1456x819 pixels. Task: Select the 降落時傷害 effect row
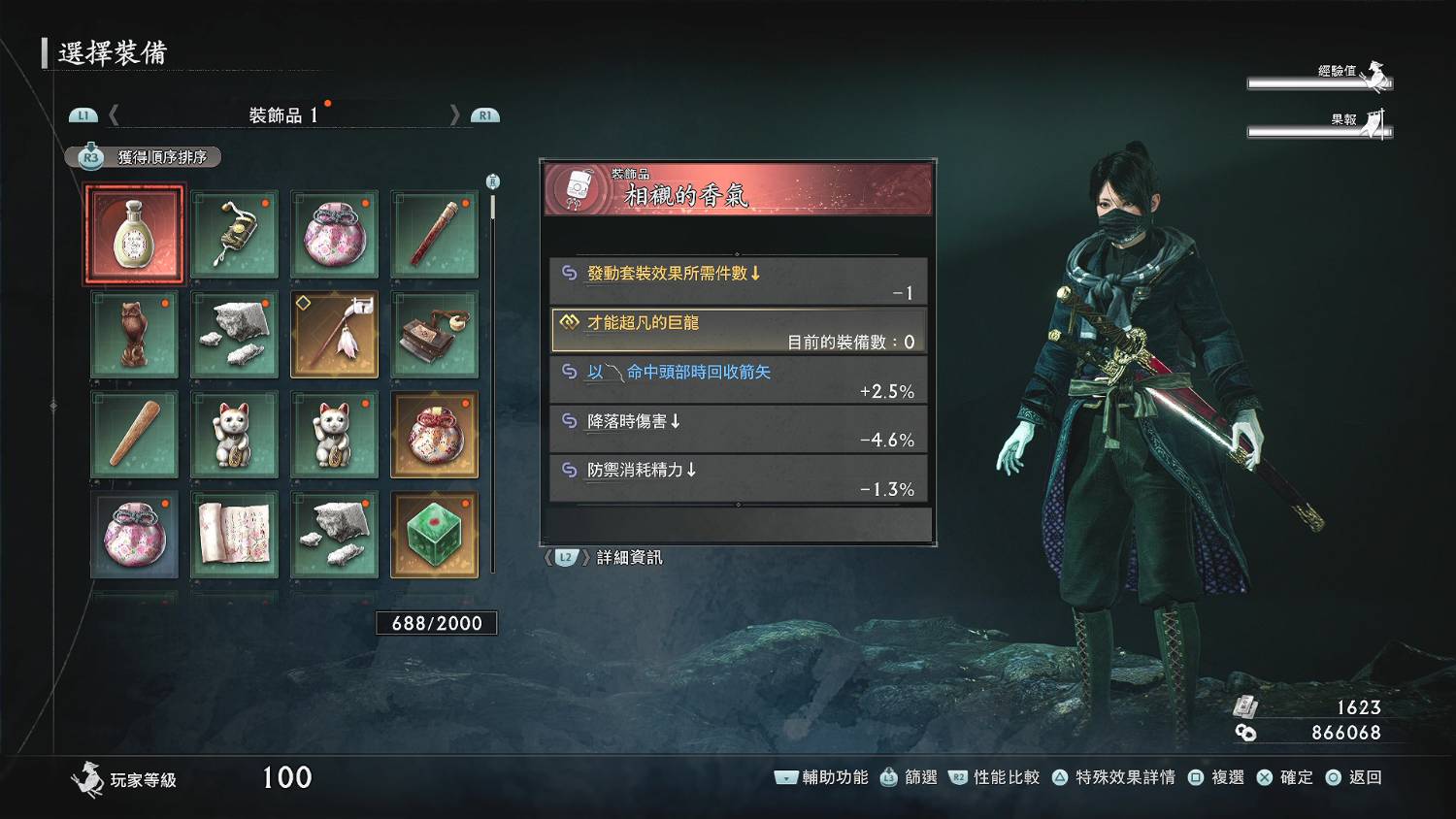739,430
